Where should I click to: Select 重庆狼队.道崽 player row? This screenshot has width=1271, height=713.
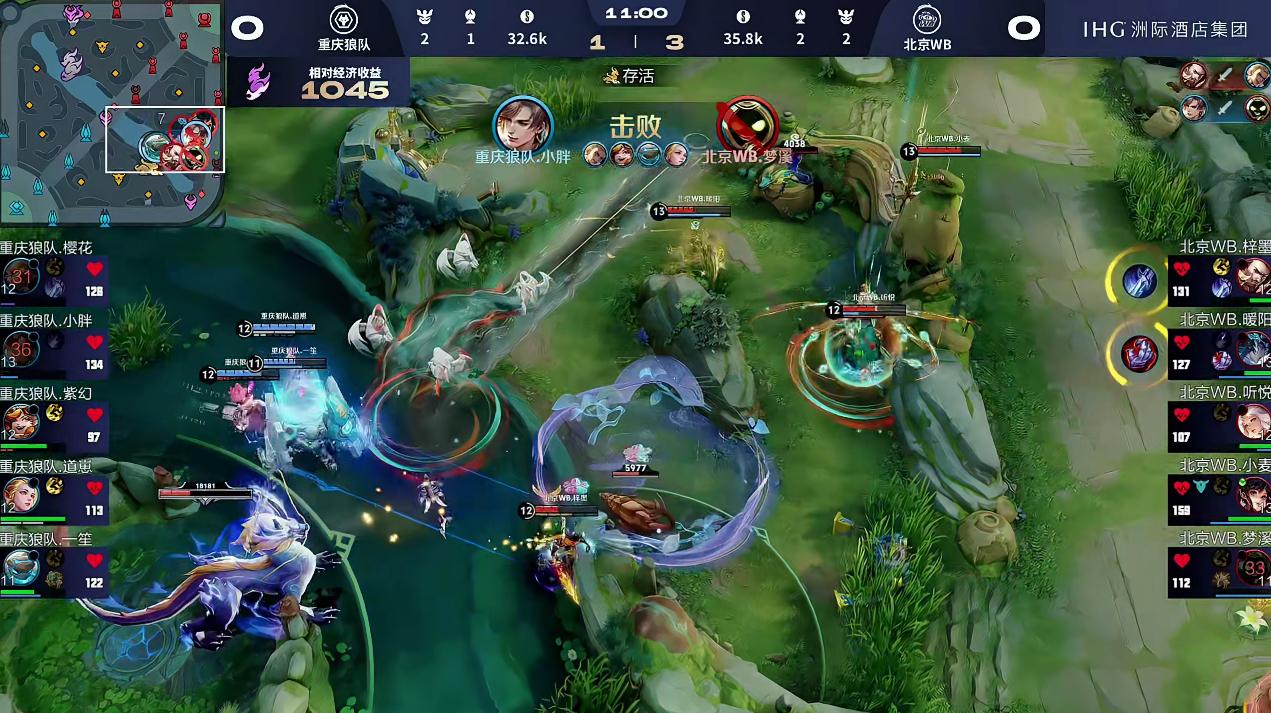[53, 494]
